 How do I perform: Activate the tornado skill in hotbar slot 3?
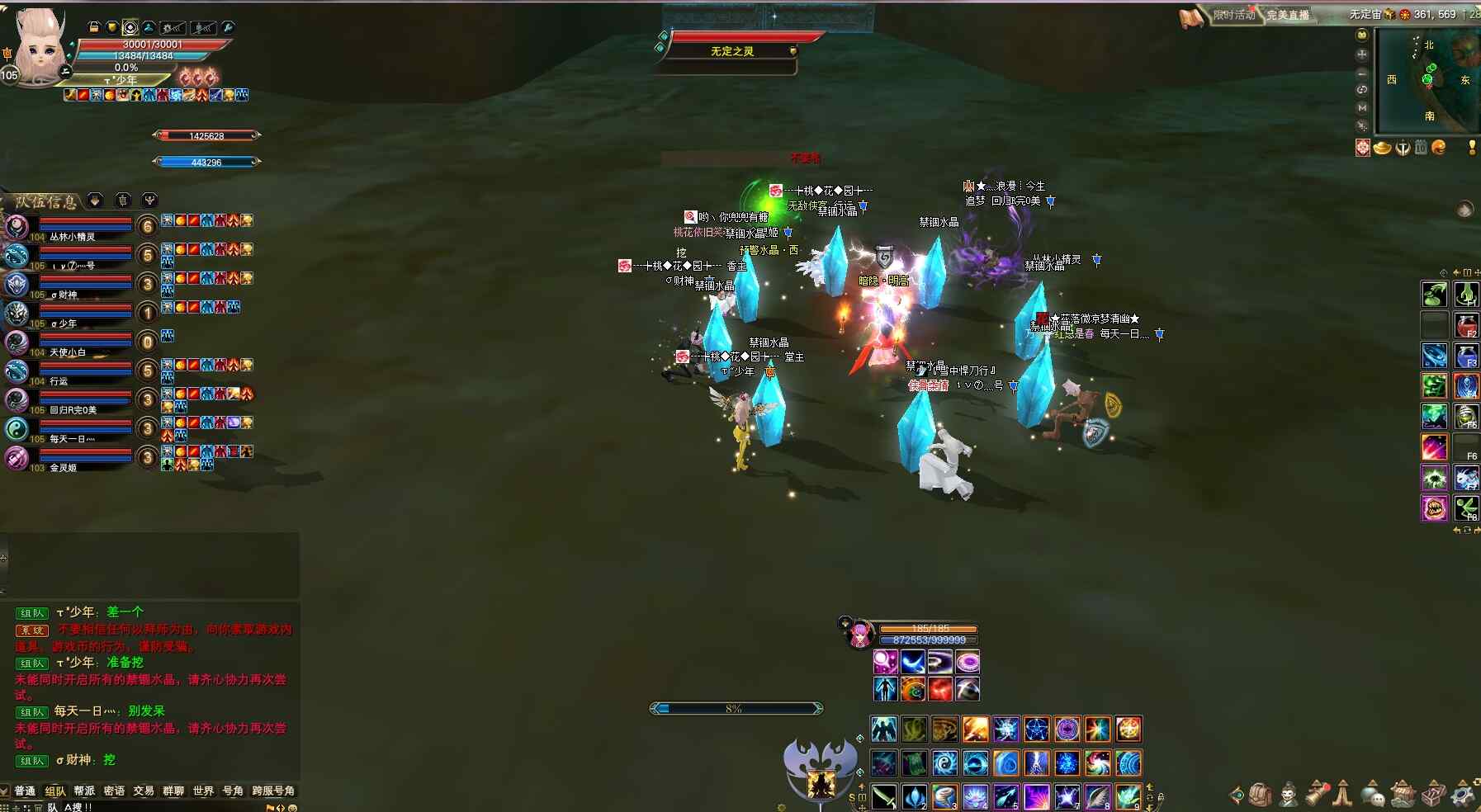(945, 797)
